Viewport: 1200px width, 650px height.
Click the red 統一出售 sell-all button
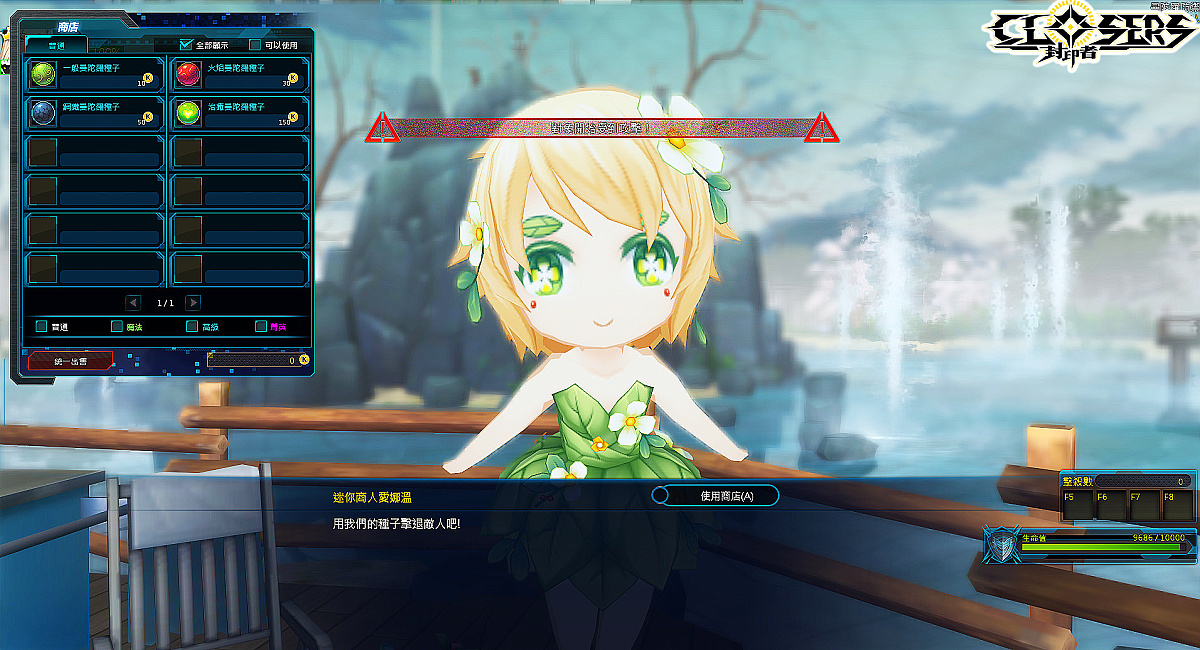coord(69,360)
